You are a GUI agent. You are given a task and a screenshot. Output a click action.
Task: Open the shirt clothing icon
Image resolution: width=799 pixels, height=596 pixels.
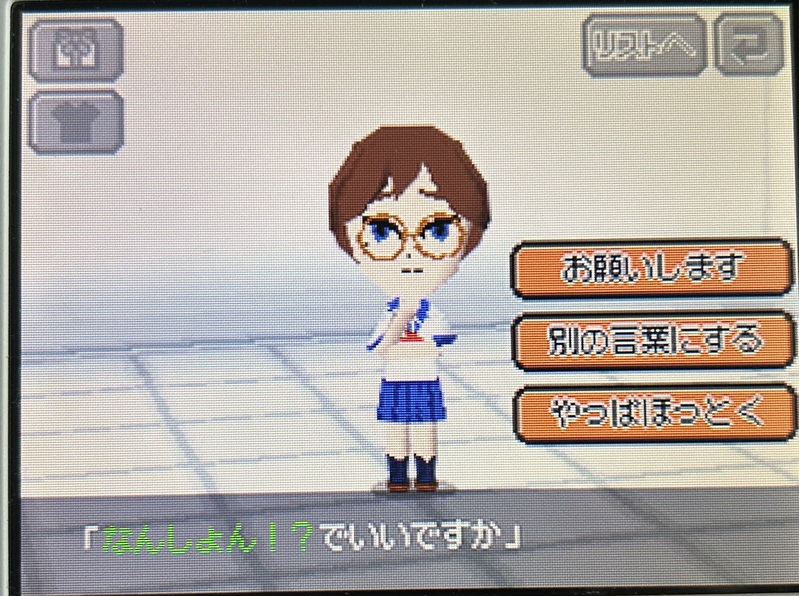76,122
